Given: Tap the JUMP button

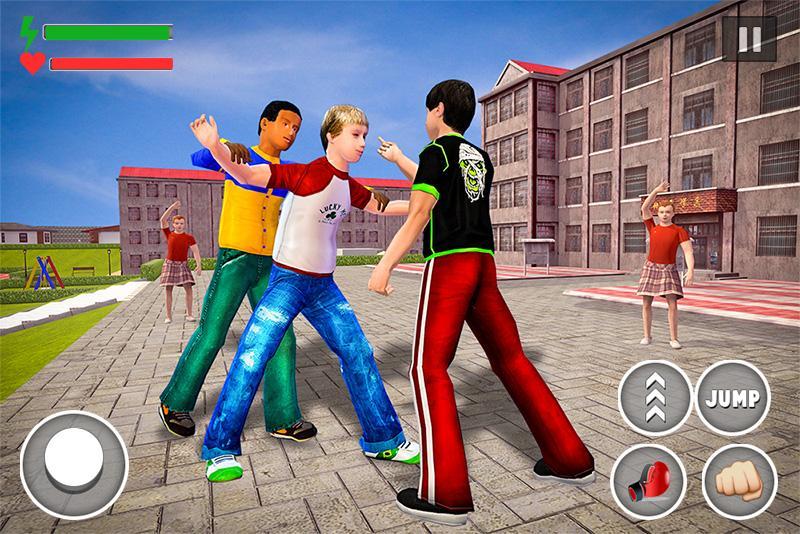Looking at the screenshot, I should [732, 397].
